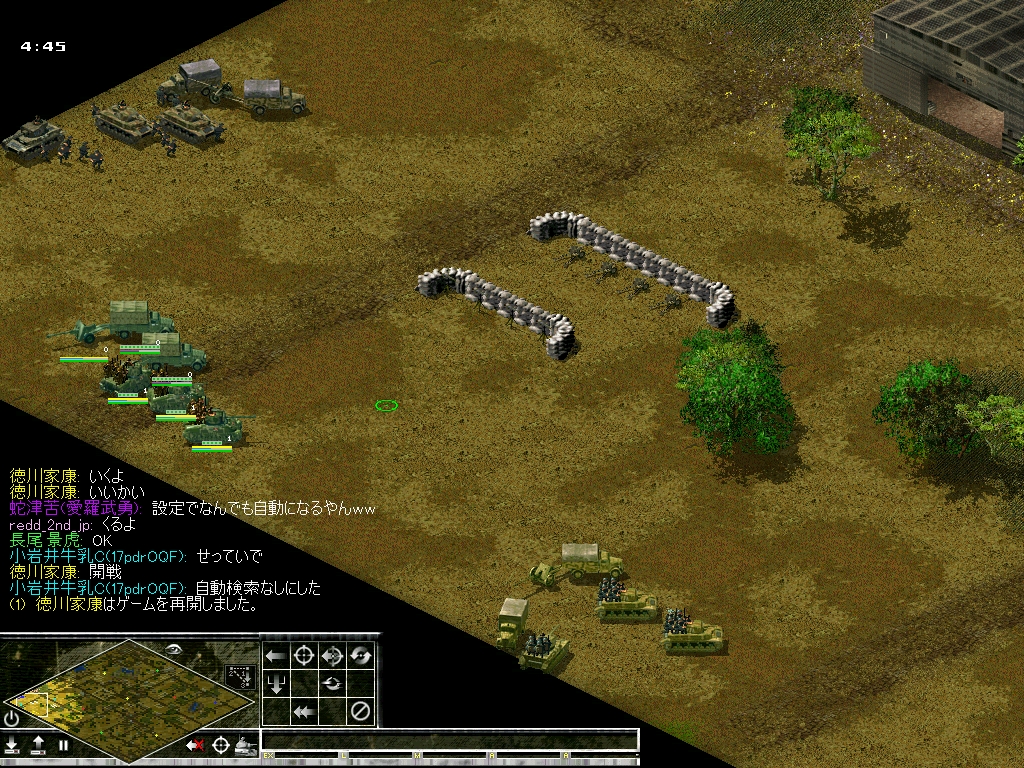Click the tank icon below the minimap
This screenshot has height=768, width=1024.
point(245,745)
